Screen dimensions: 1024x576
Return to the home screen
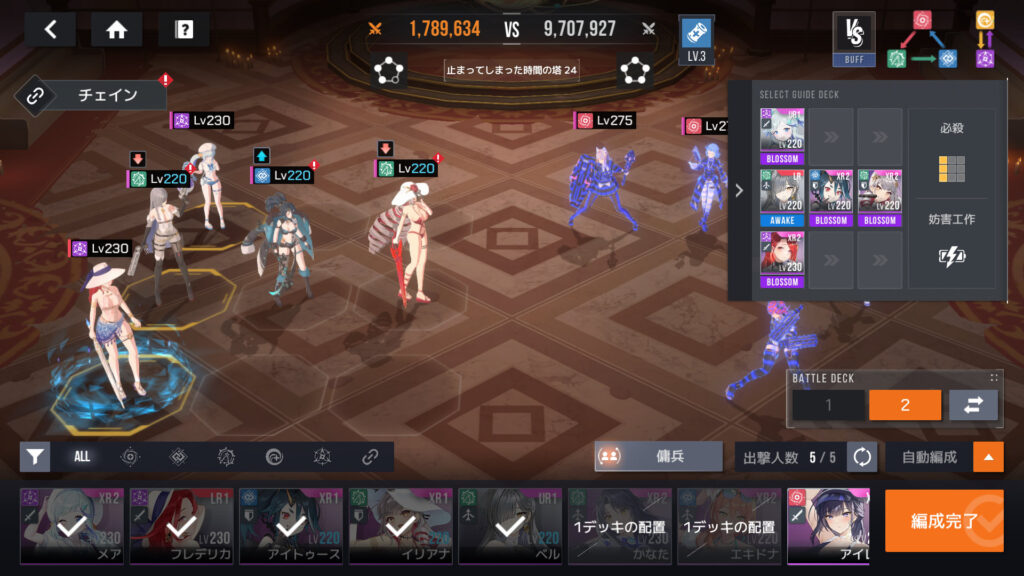coord(116,29)
